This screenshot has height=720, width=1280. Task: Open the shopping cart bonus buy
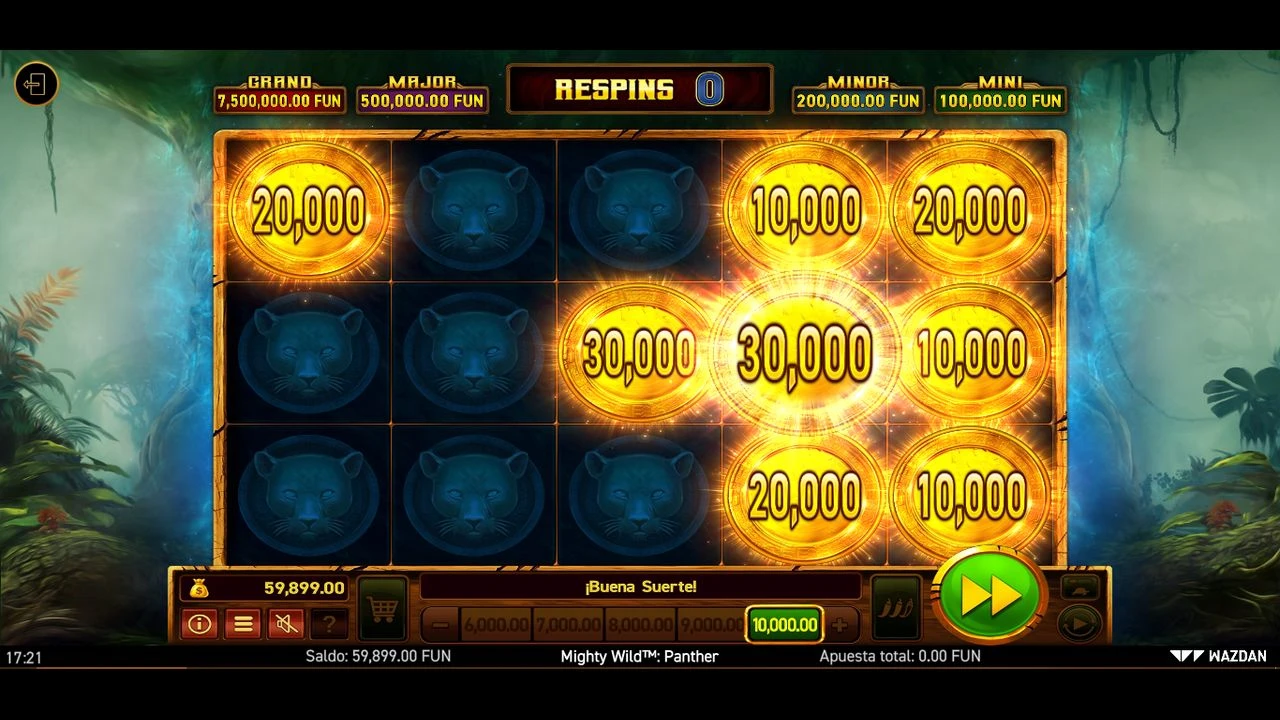tap(382, 608)
